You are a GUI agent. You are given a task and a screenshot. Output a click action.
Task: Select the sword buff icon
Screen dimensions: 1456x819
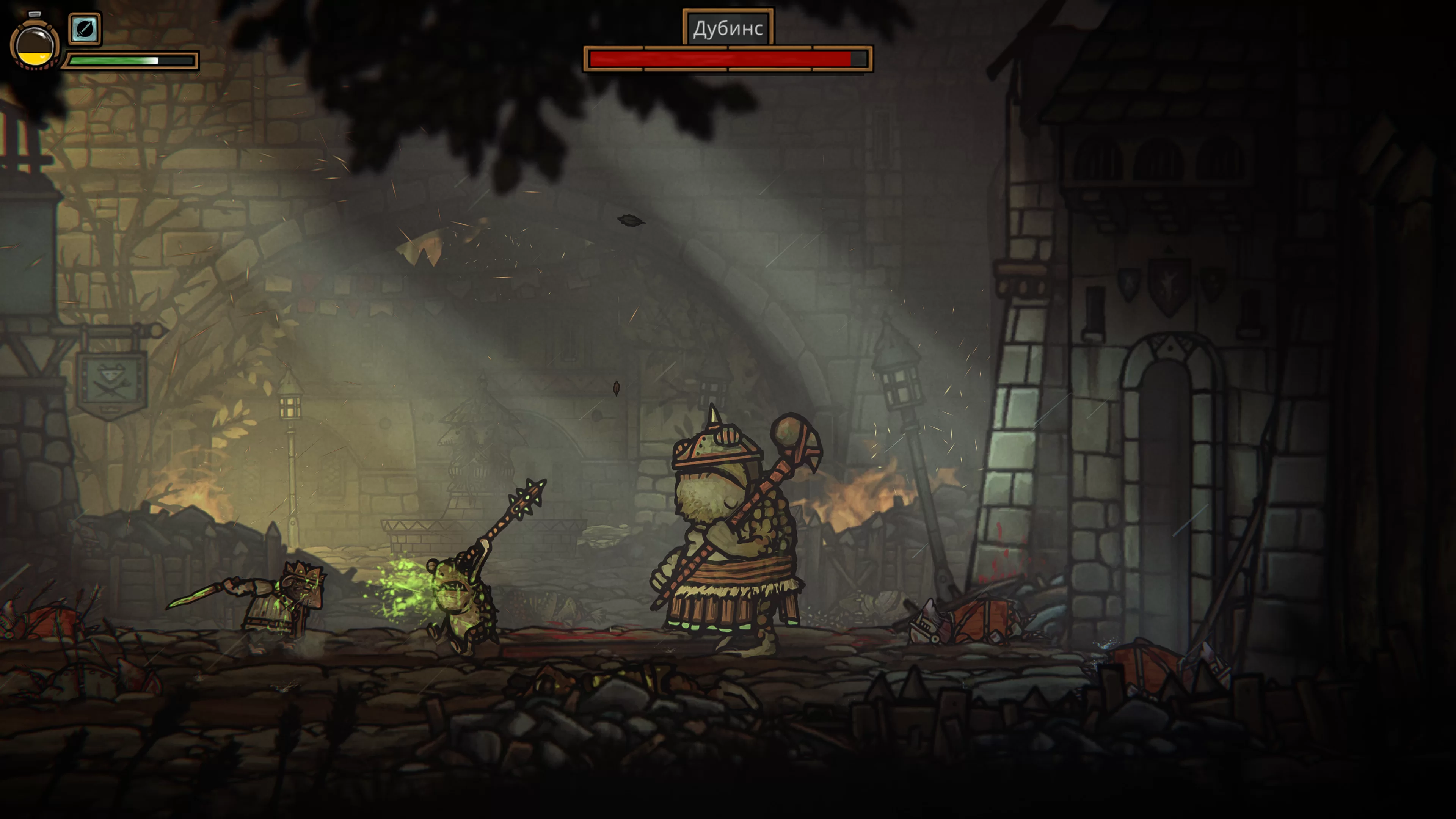85,28
